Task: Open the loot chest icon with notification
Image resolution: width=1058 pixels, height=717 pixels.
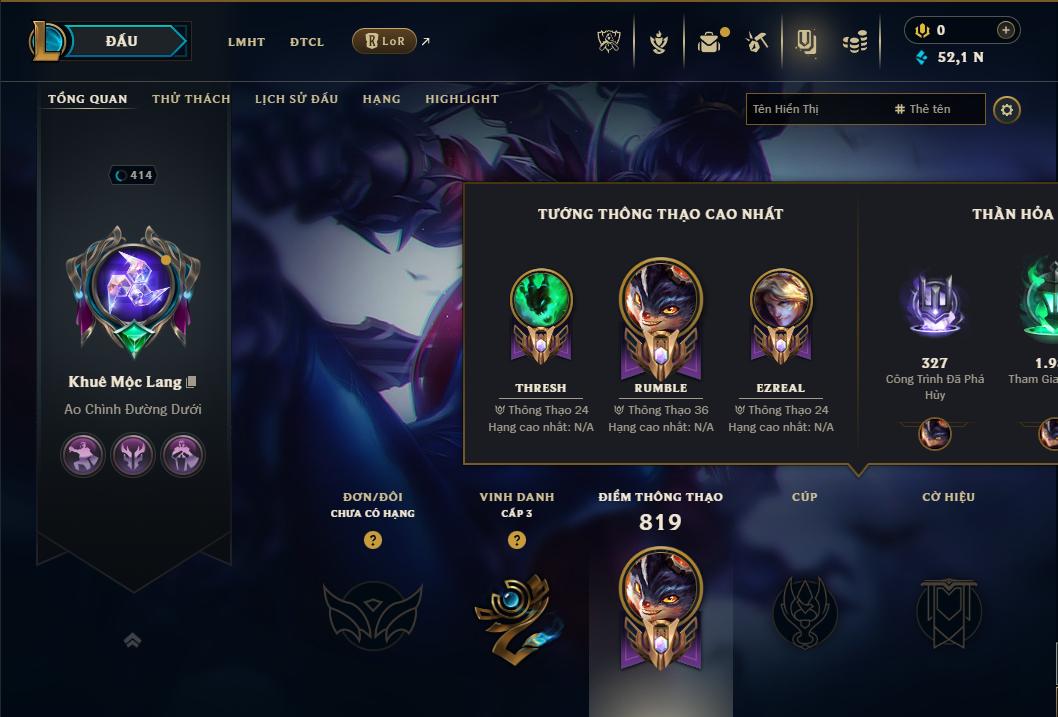Action: 709,42
